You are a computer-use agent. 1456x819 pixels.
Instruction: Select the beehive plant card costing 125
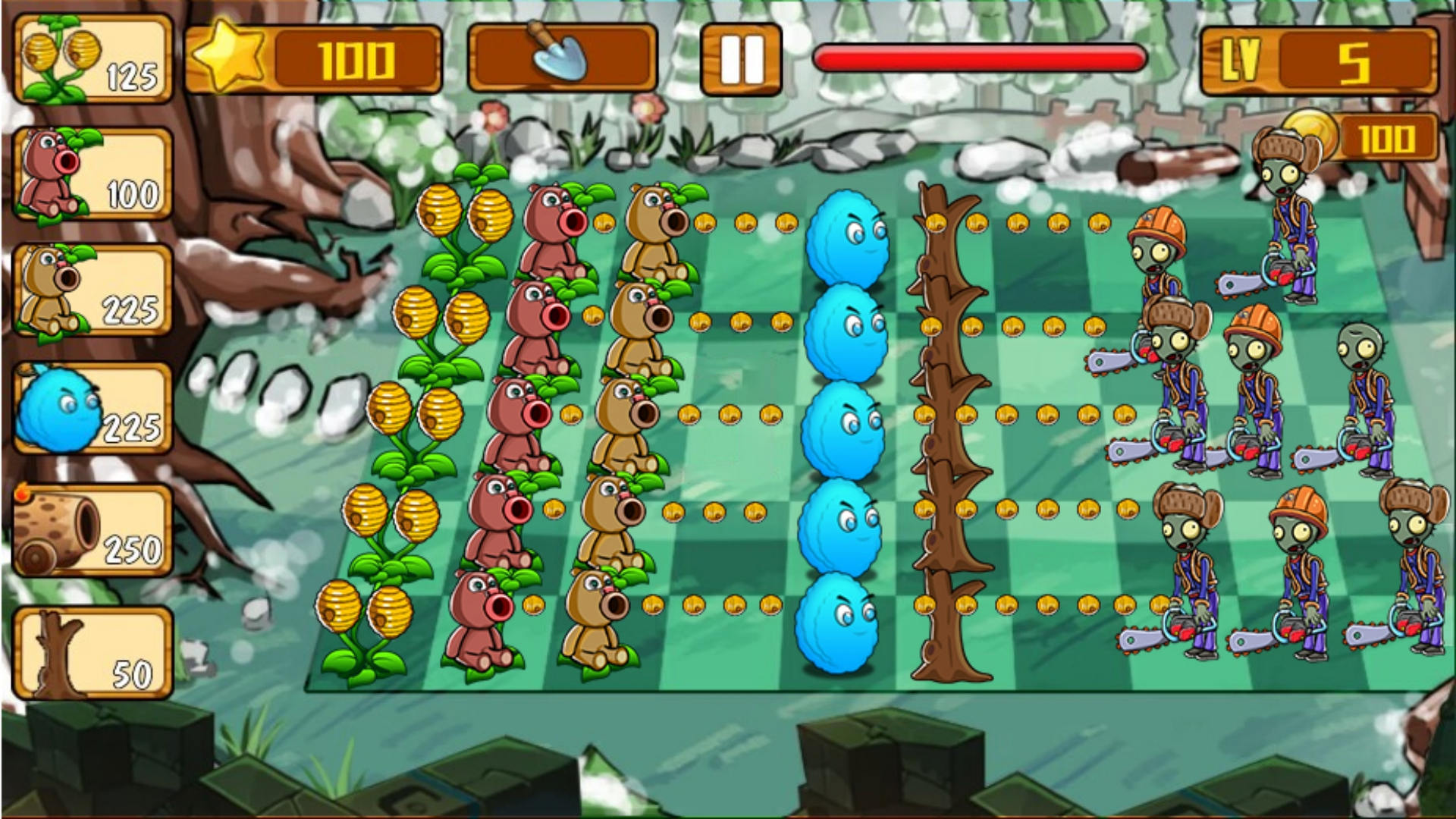[93, 58]
